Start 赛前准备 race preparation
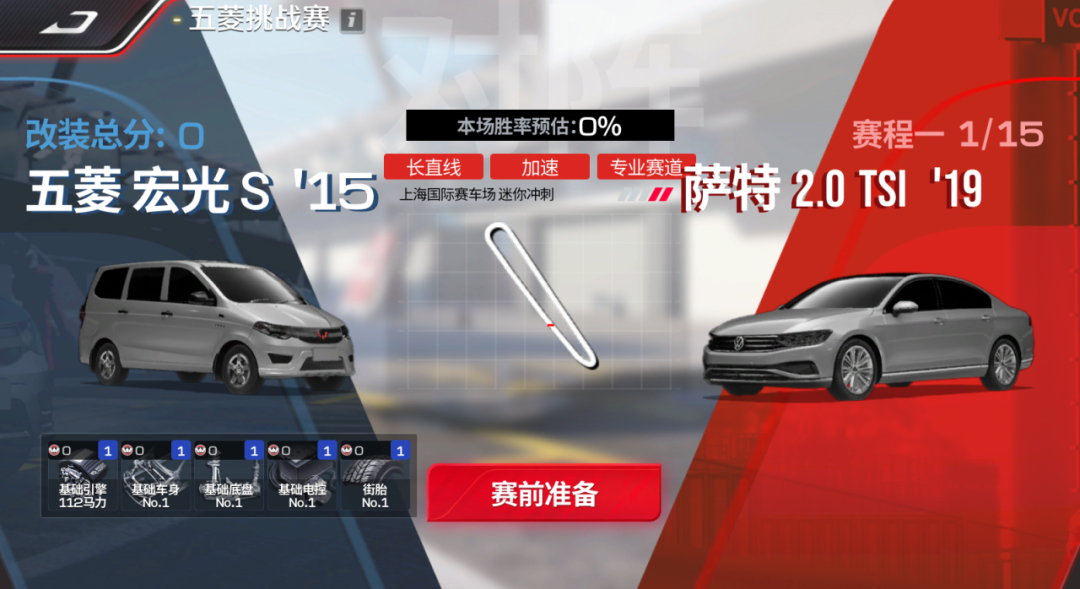1080x589 pixels. [x=544, y=494]
